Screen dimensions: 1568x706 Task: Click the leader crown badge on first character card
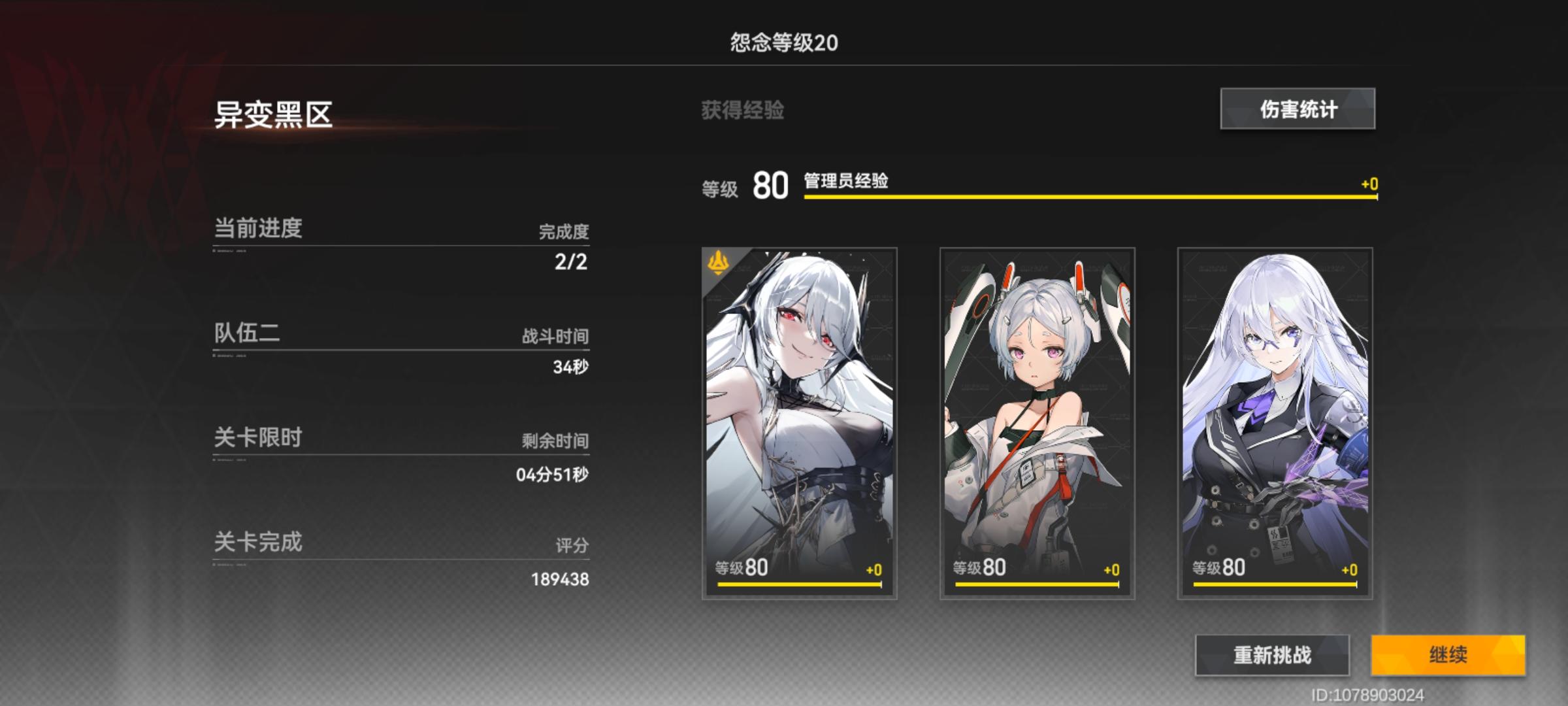point(717,263)
